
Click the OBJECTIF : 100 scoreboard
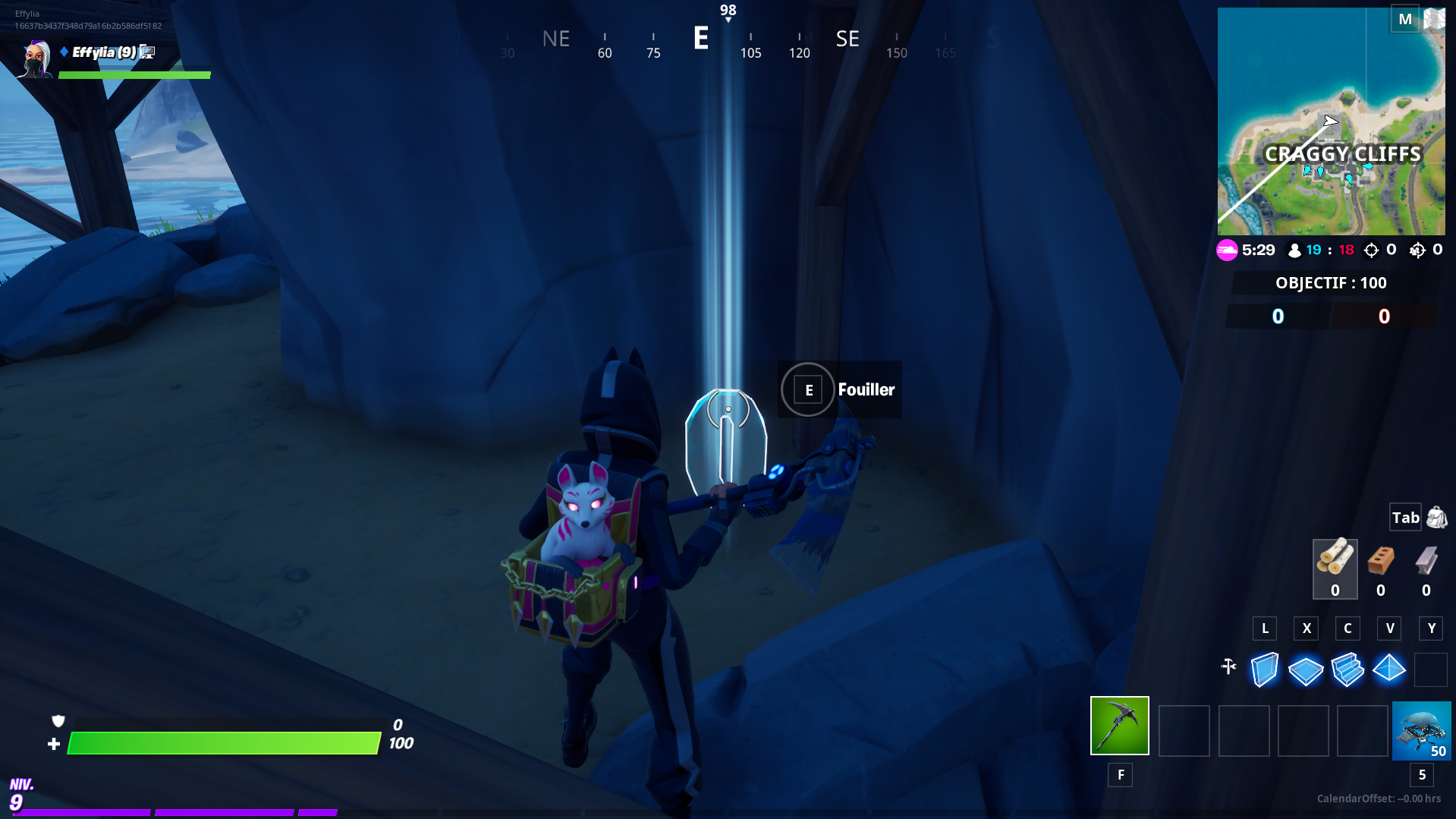(1331, 282)
